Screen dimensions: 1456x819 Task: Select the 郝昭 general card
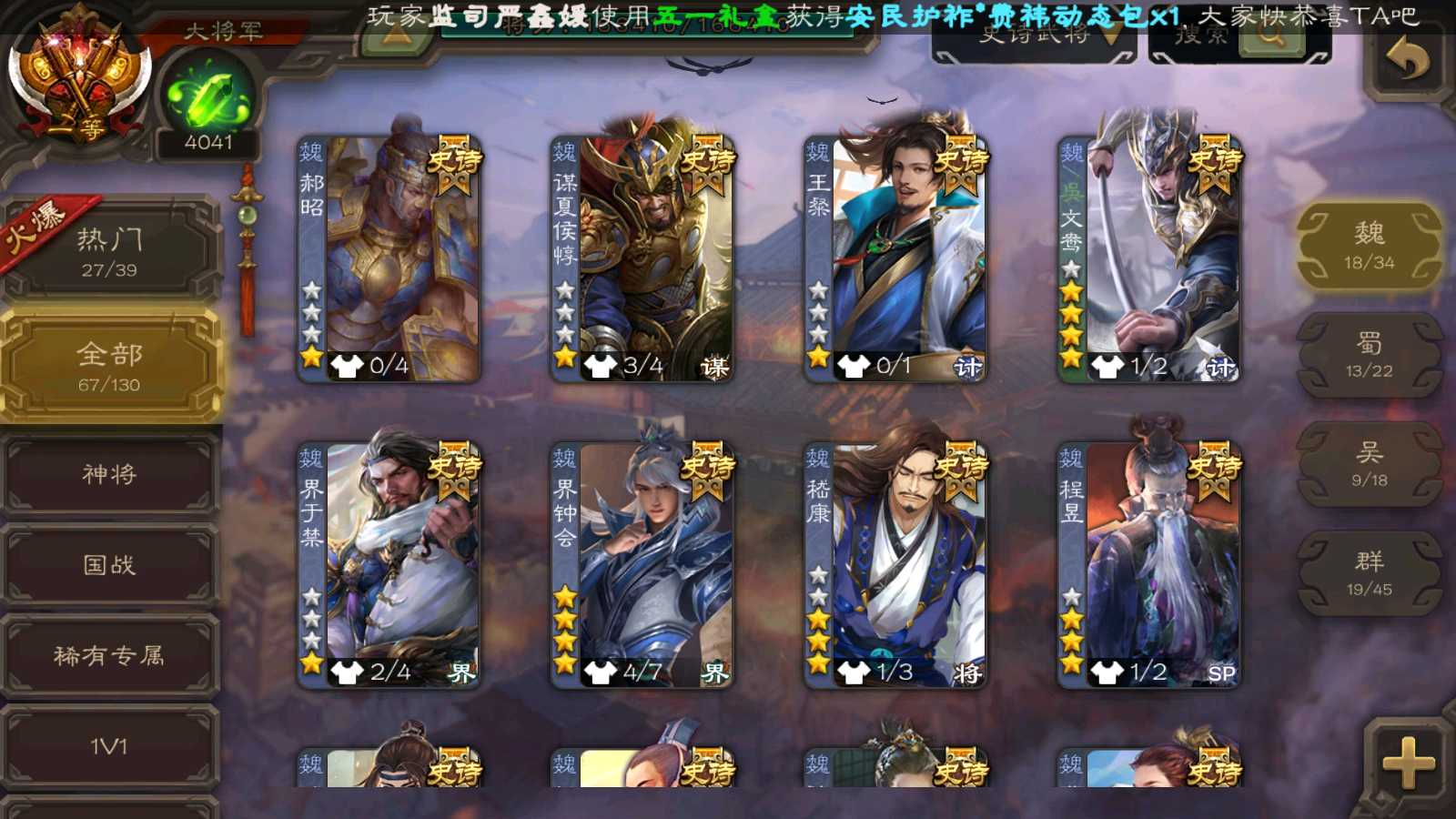(x=389, y=259)
